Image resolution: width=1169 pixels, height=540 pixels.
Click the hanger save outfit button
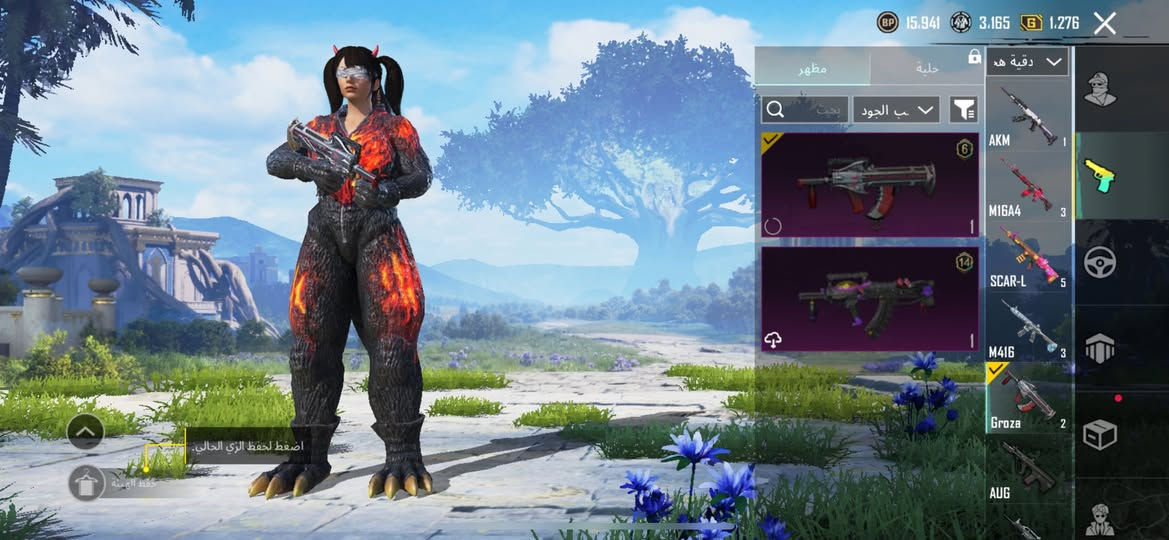point(87,483)
